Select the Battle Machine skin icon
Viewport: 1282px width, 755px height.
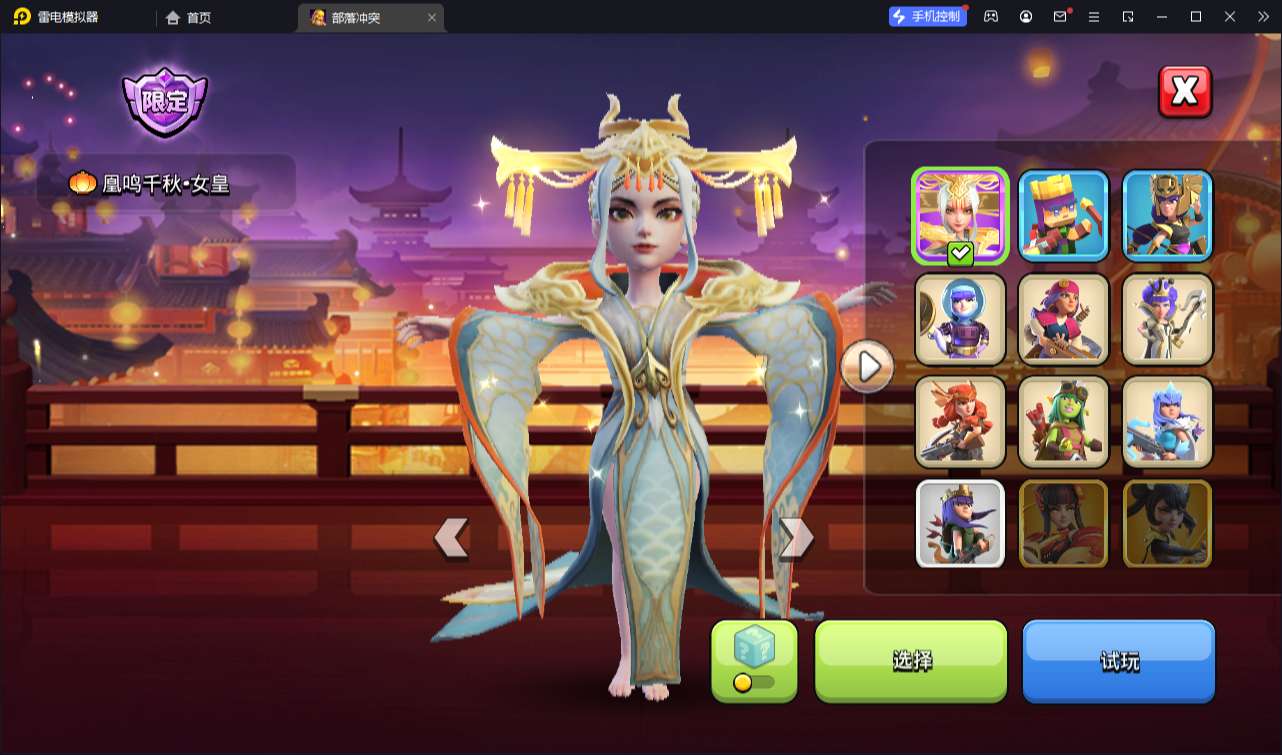(1063, 215)
